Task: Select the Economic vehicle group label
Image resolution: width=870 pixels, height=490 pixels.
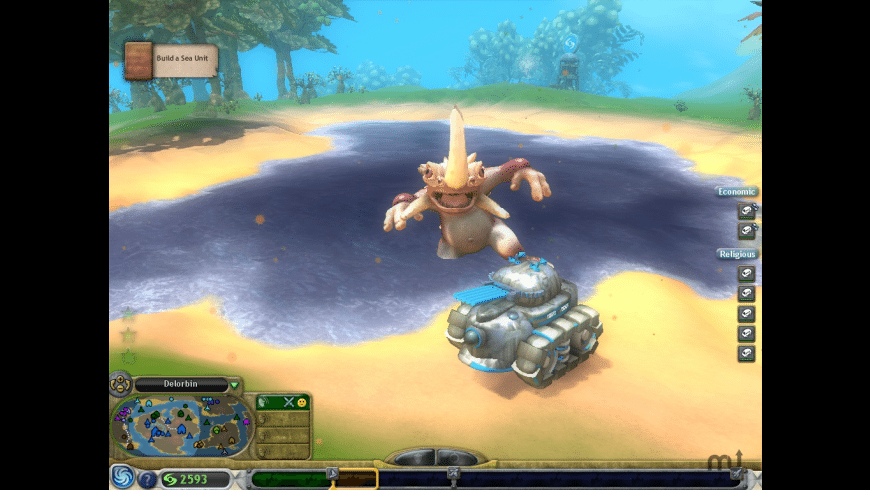Action: pos(736,191)
